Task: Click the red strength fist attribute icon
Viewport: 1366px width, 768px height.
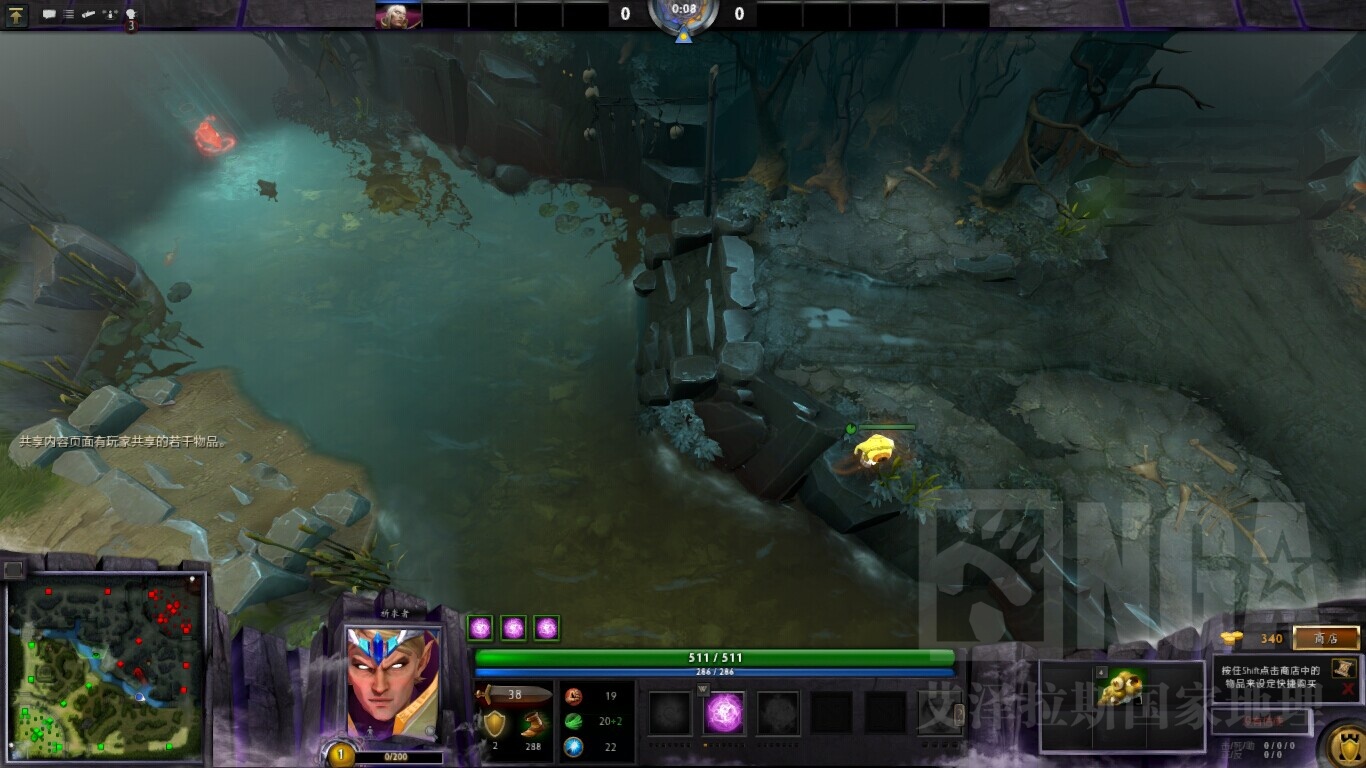Action: [x=574, y=696]
